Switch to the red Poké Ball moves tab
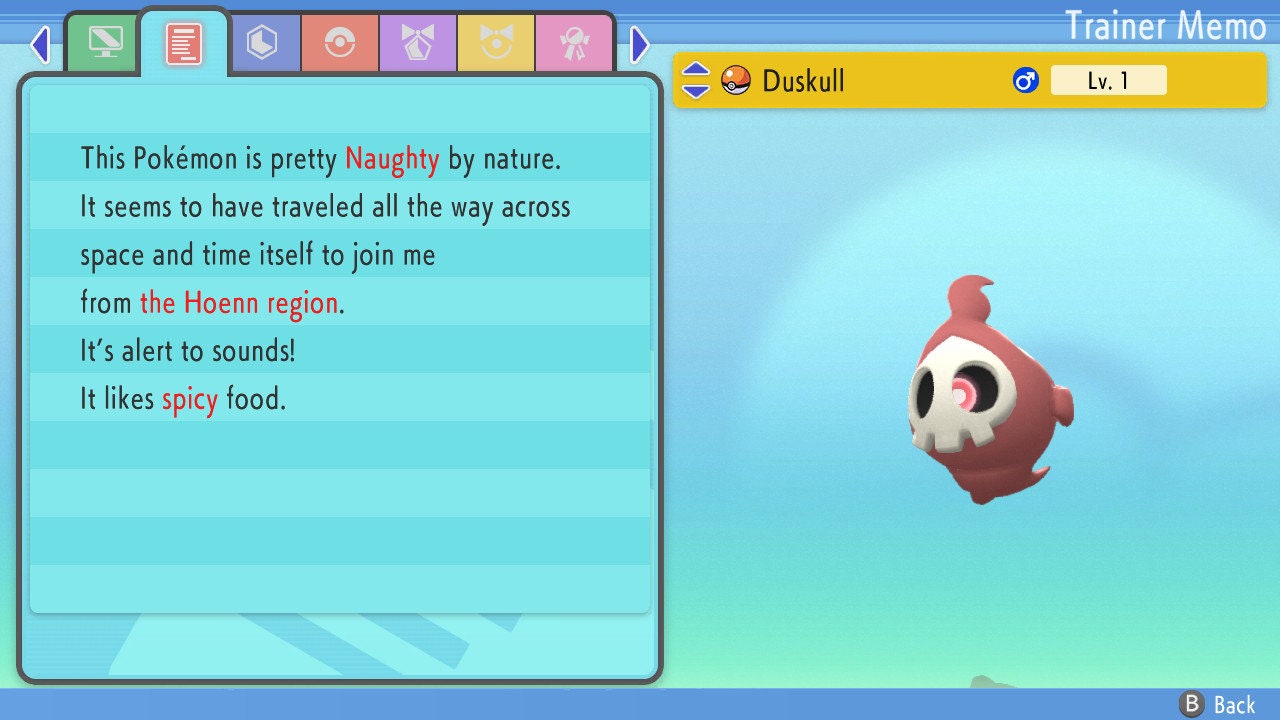 point(340,43)
